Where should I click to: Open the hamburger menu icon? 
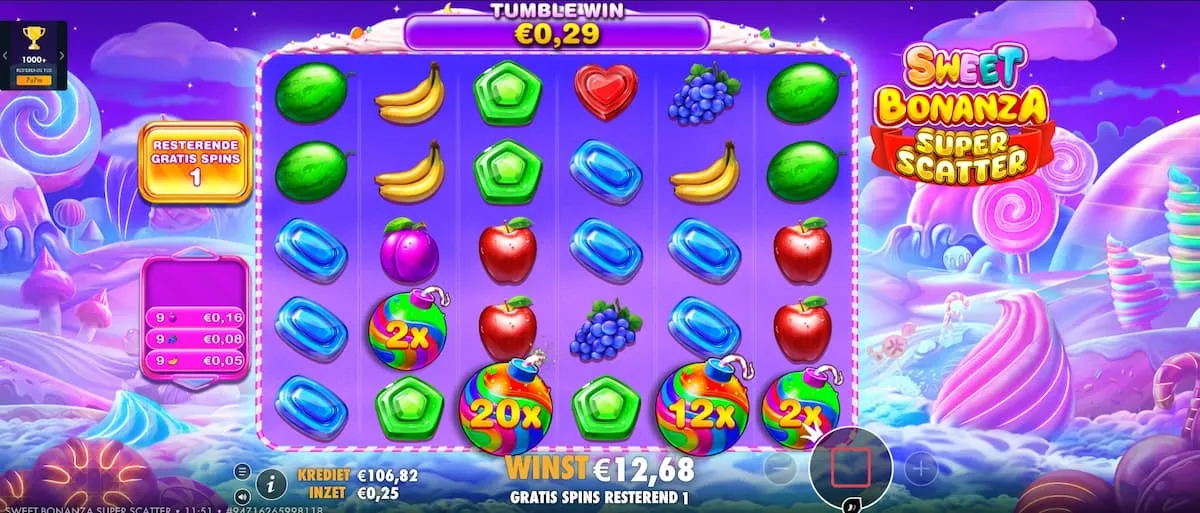click(x=242, y=471)
